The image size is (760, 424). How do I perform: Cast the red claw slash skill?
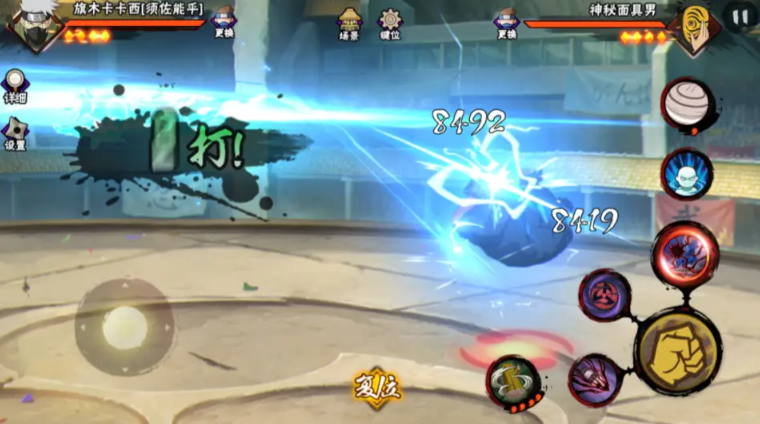click(x=595, y=379)
